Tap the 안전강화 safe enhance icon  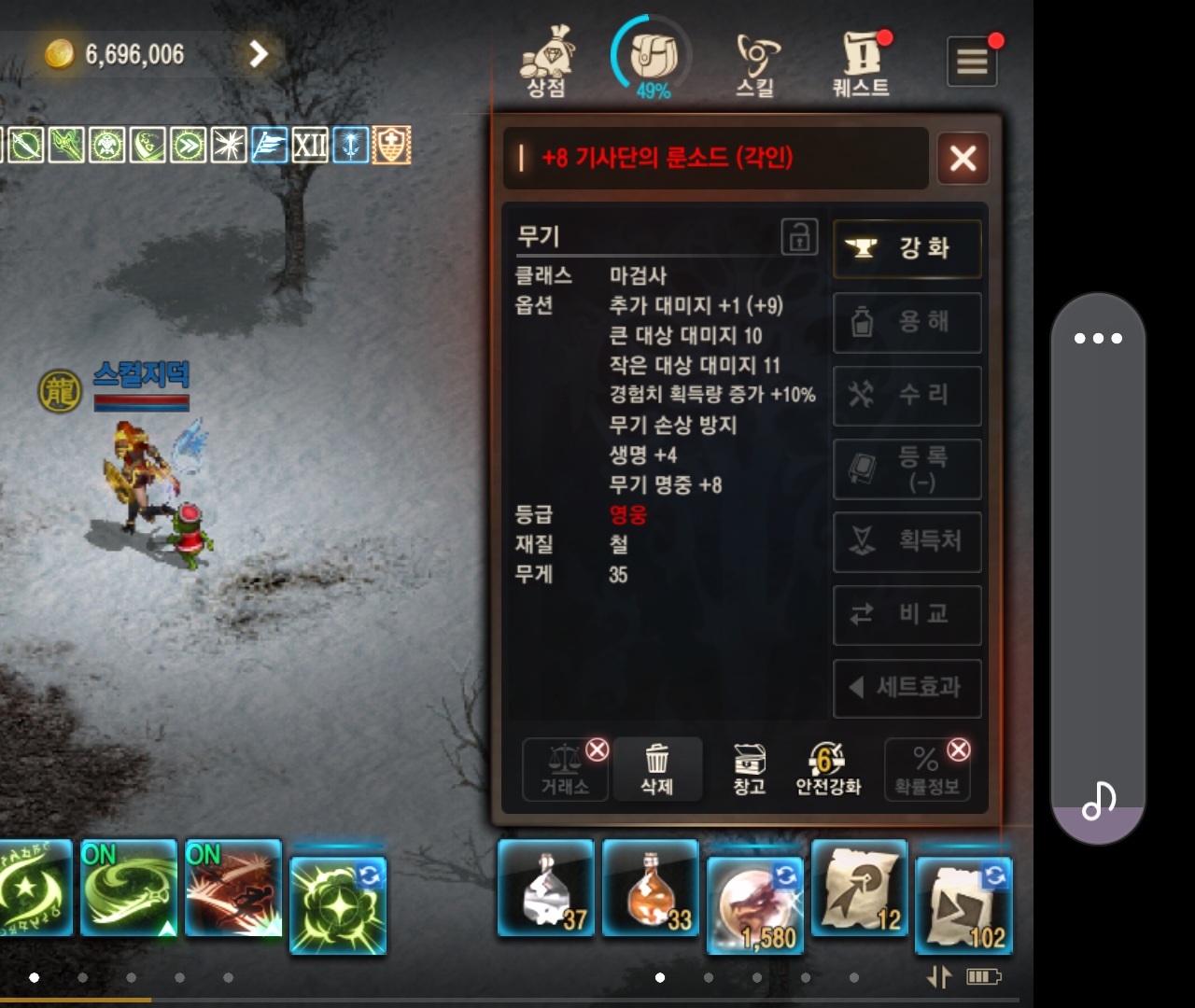click(x=827, y=767)
